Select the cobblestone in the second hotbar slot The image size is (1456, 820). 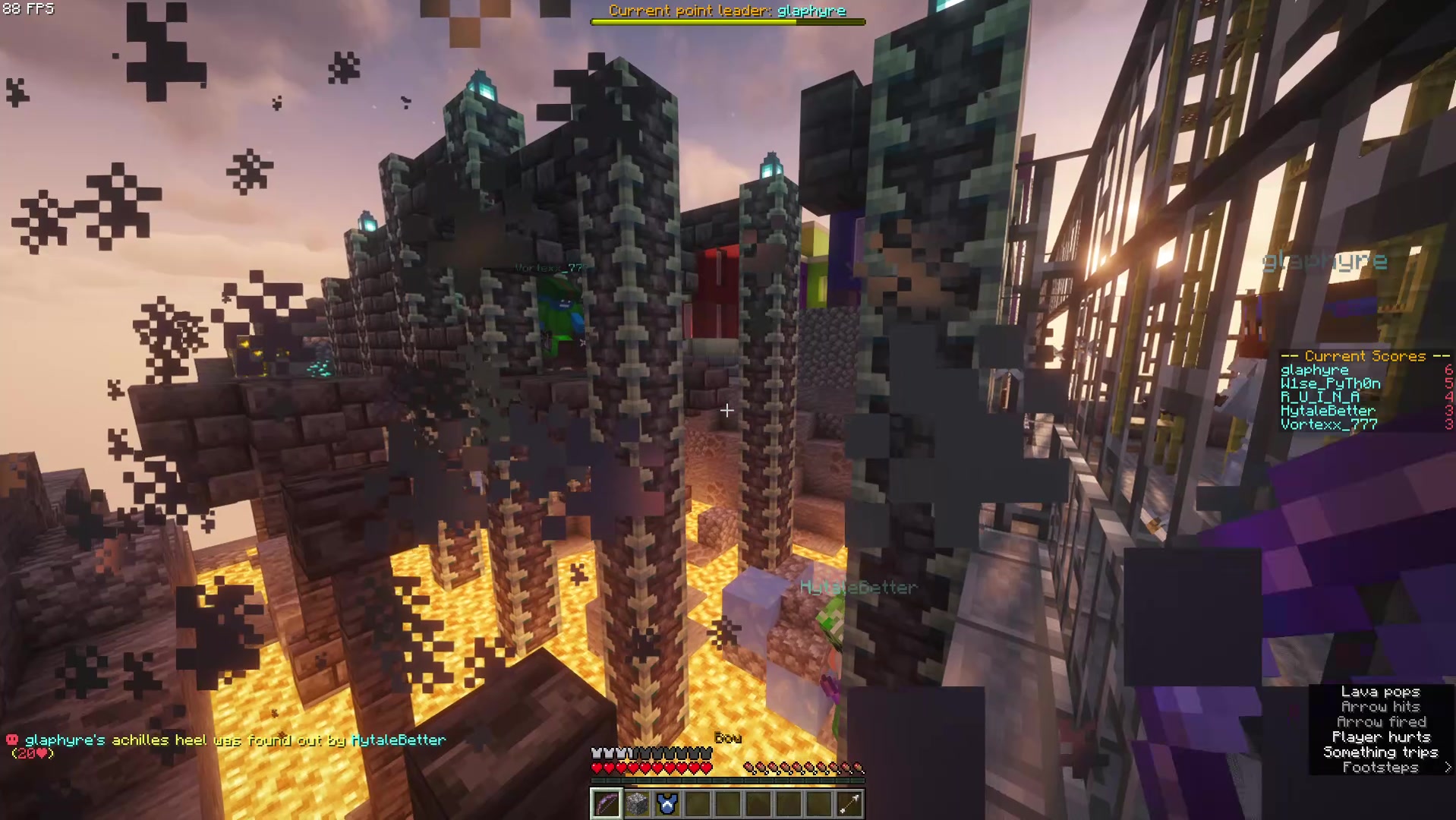[x=637, y=804]
